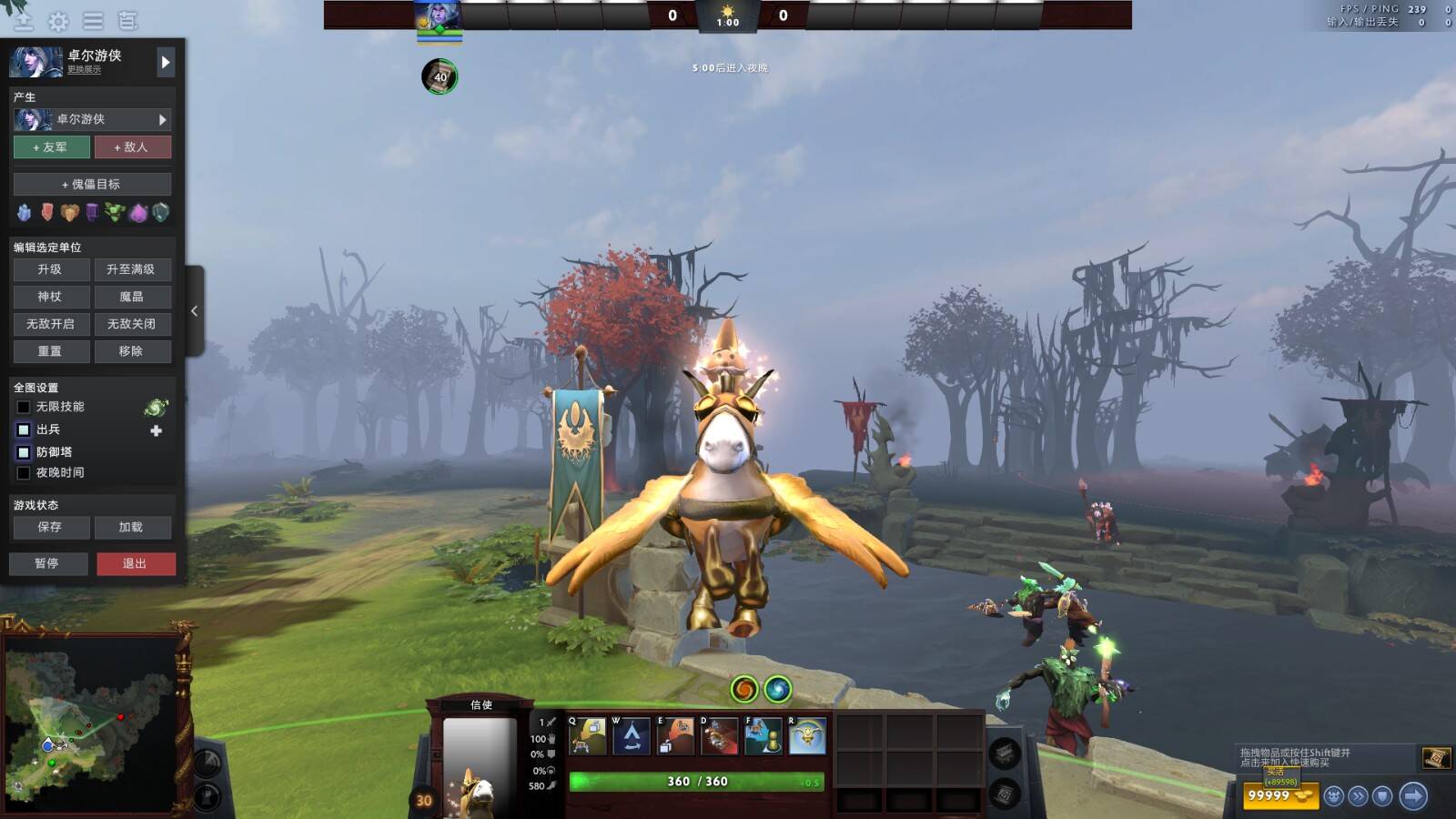Screen dimensions: 1456x819
Task: Exit the demo with red 退出 button
Action: [x=136, y=564]
